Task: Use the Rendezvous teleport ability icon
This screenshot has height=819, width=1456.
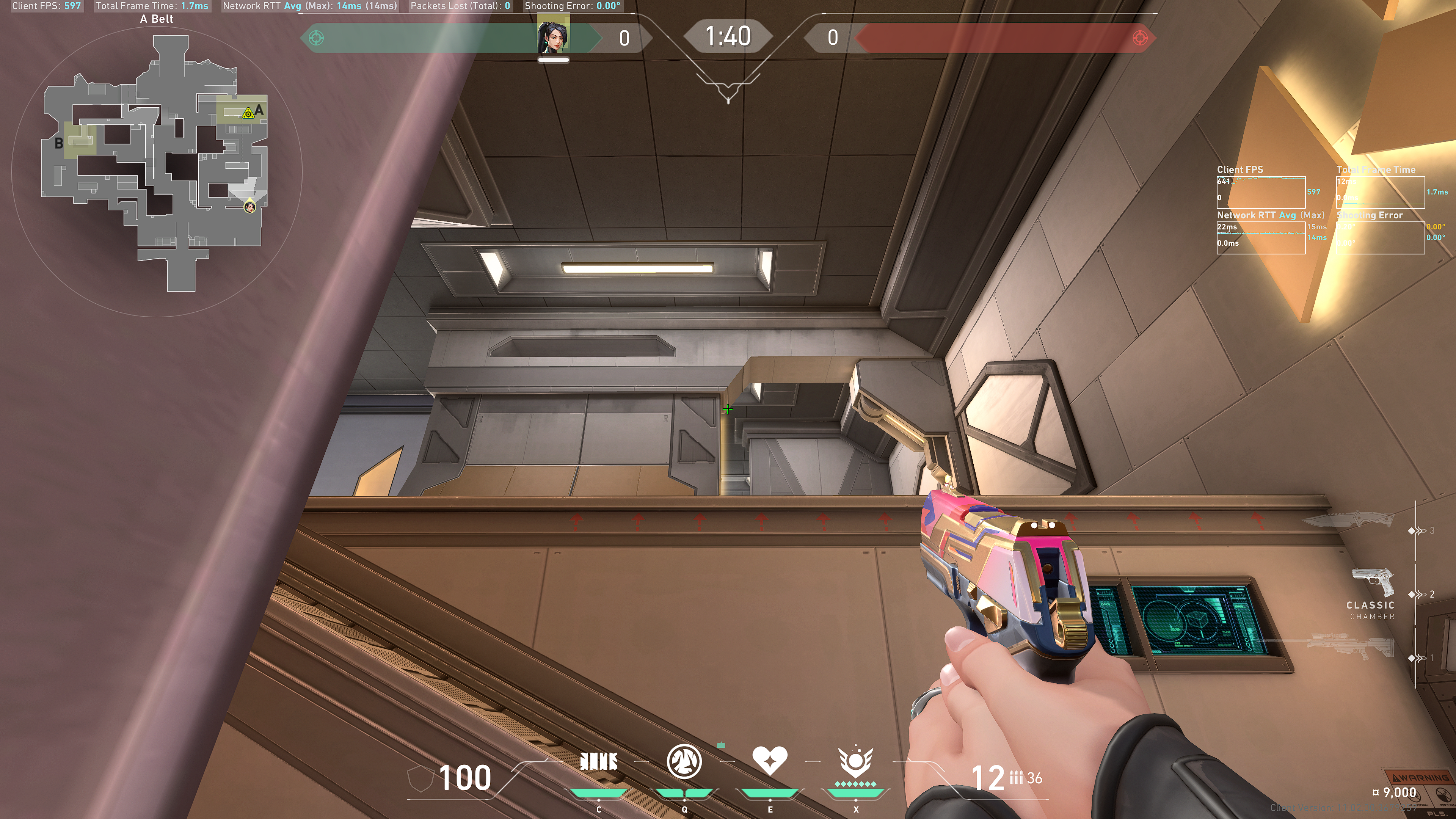Action: click(x=769, y=761)
